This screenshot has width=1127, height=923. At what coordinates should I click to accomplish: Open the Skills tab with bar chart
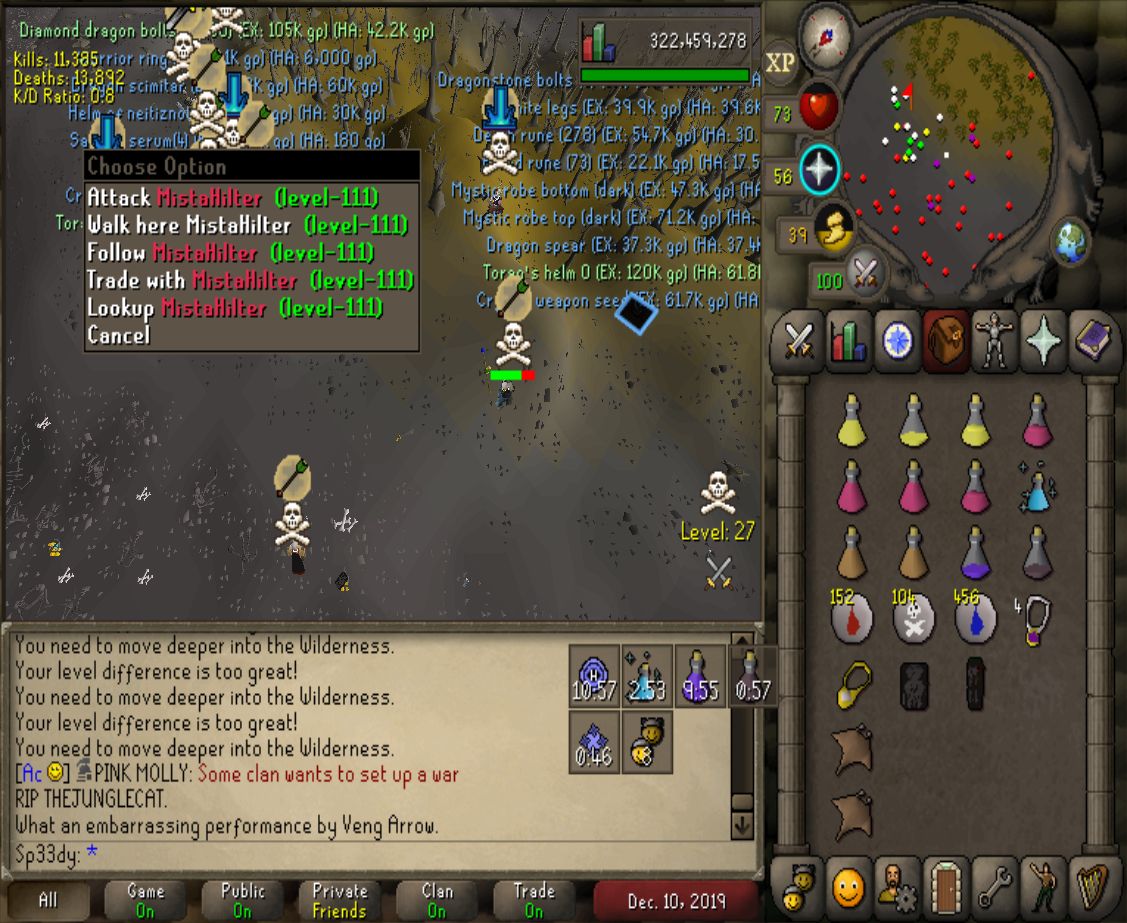(x=848, y=341)
